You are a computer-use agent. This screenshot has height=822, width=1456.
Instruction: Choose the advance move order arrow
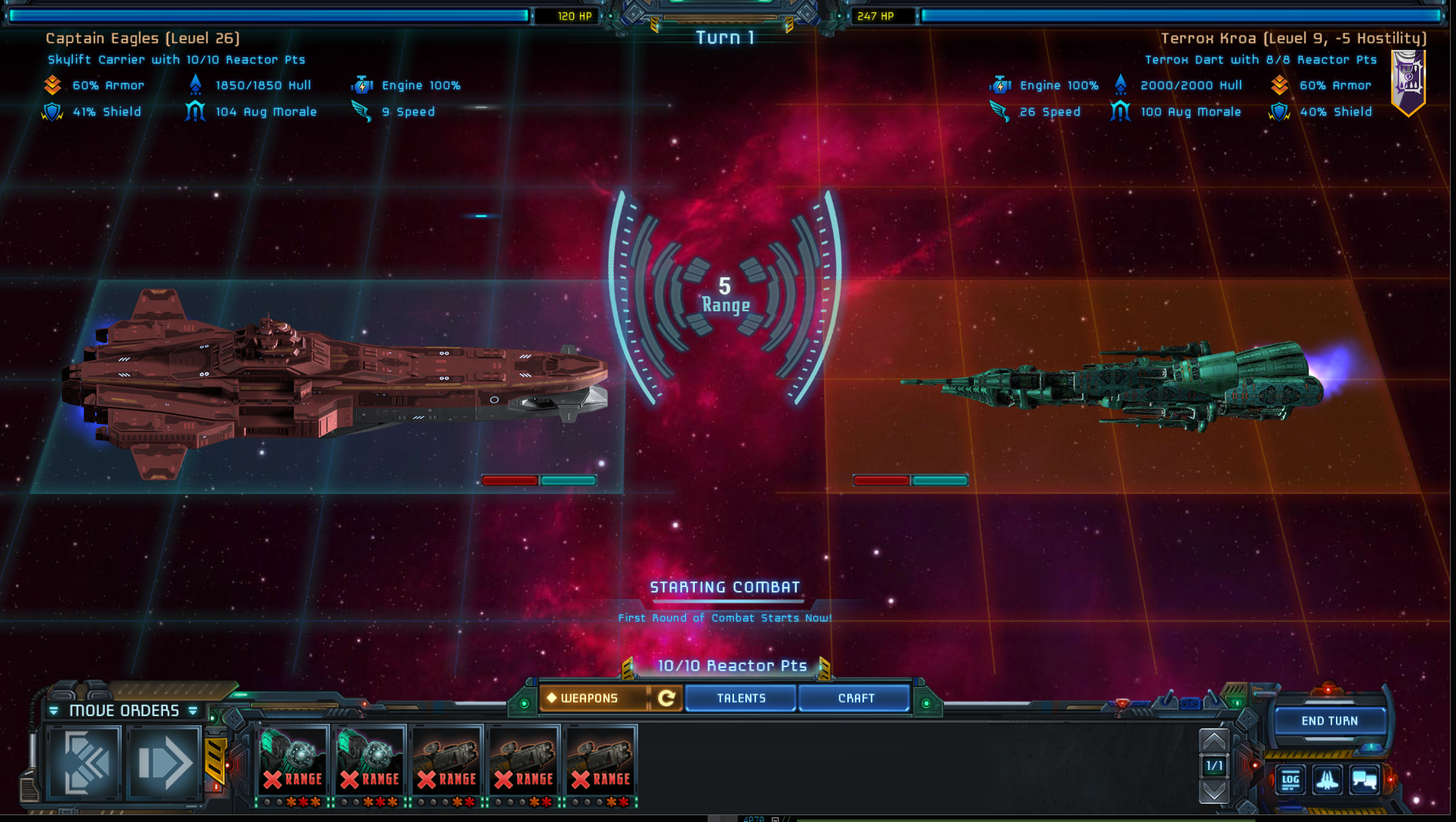point(164,762)
